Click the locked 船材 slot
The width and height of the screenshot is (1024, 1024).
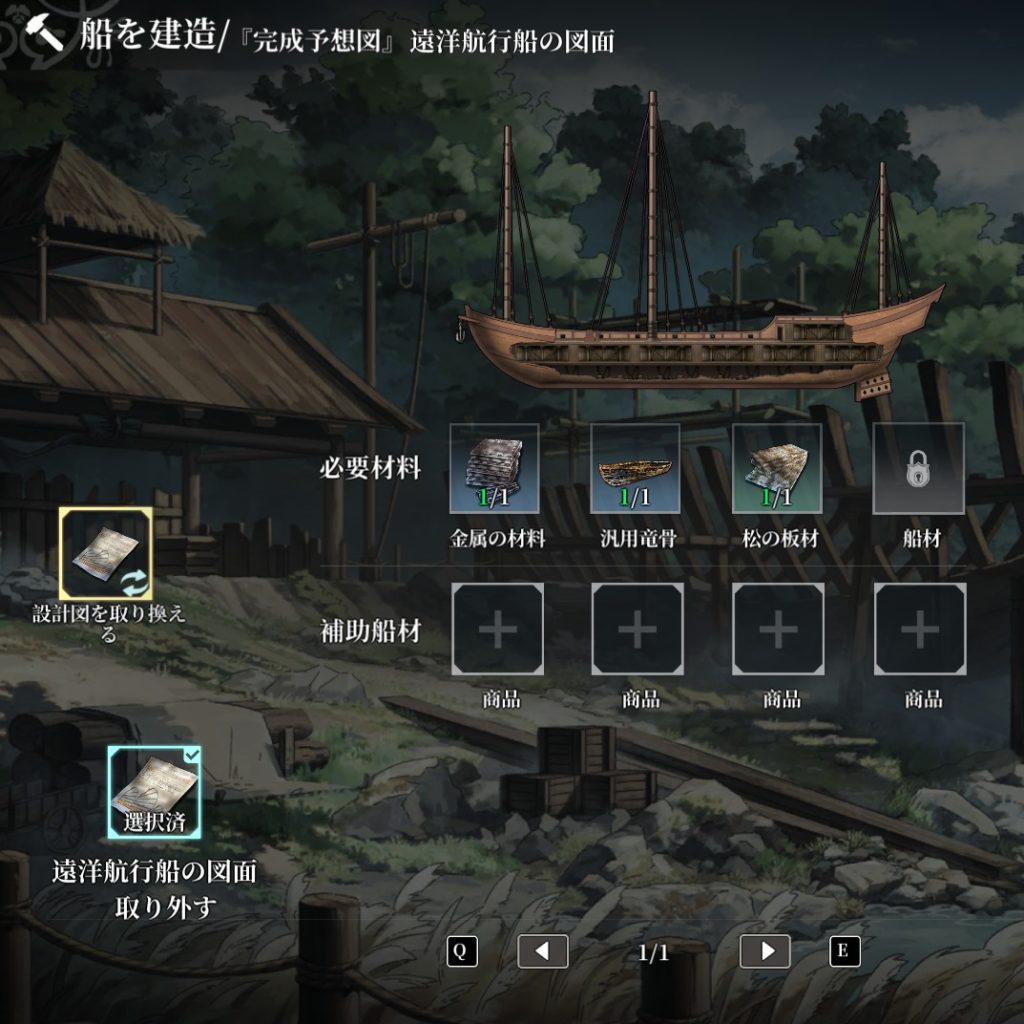[x=918, y=469]
